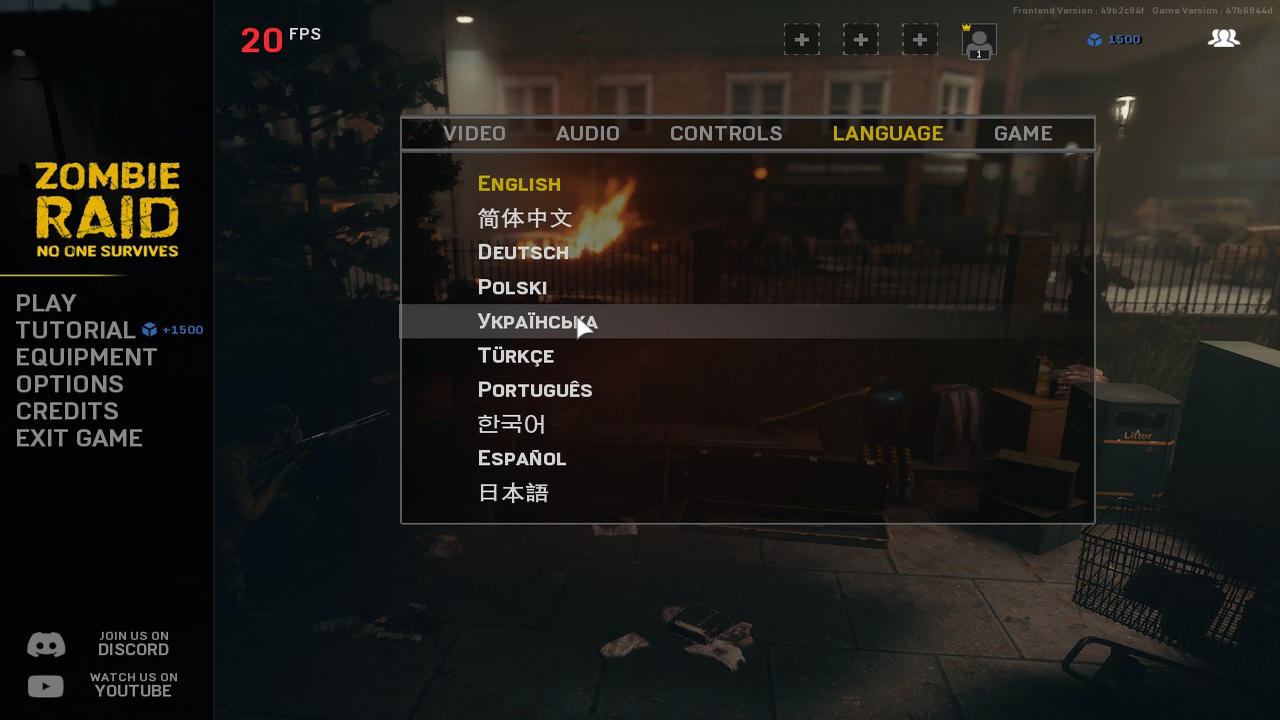Switch to the Video settings tab
Screen dimensions: 1280x720
point(474,134)
